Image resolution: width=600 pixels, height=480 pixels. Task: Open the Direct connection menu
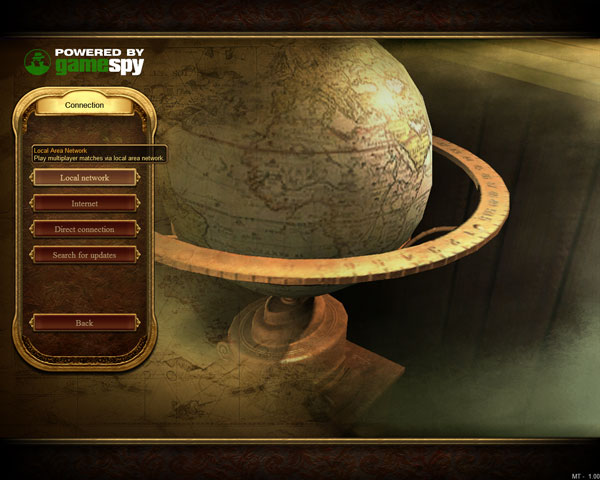[84, 229]
